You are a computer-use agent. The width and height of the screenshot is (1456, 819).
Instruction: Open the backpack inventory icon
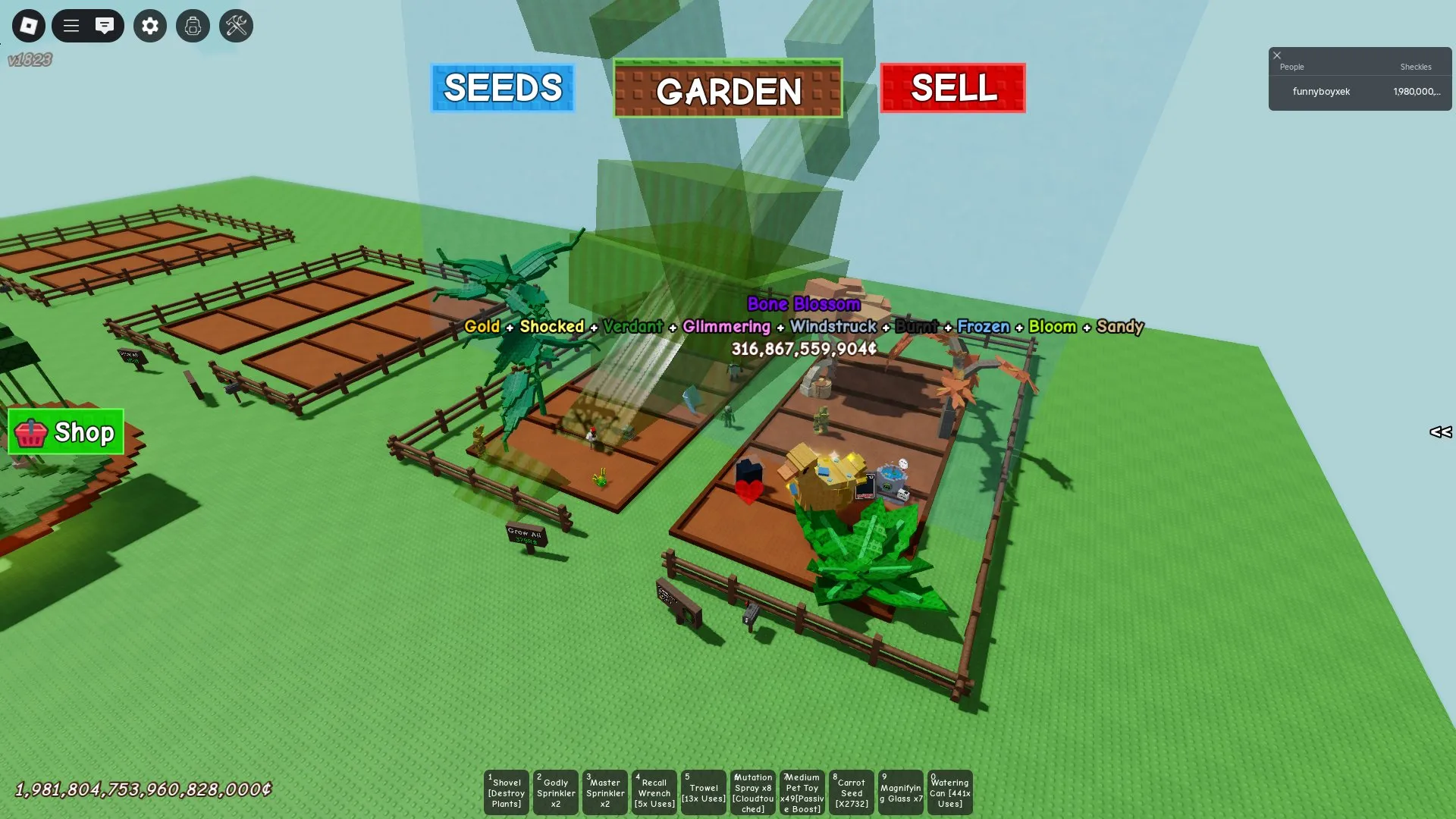(193, 25)
